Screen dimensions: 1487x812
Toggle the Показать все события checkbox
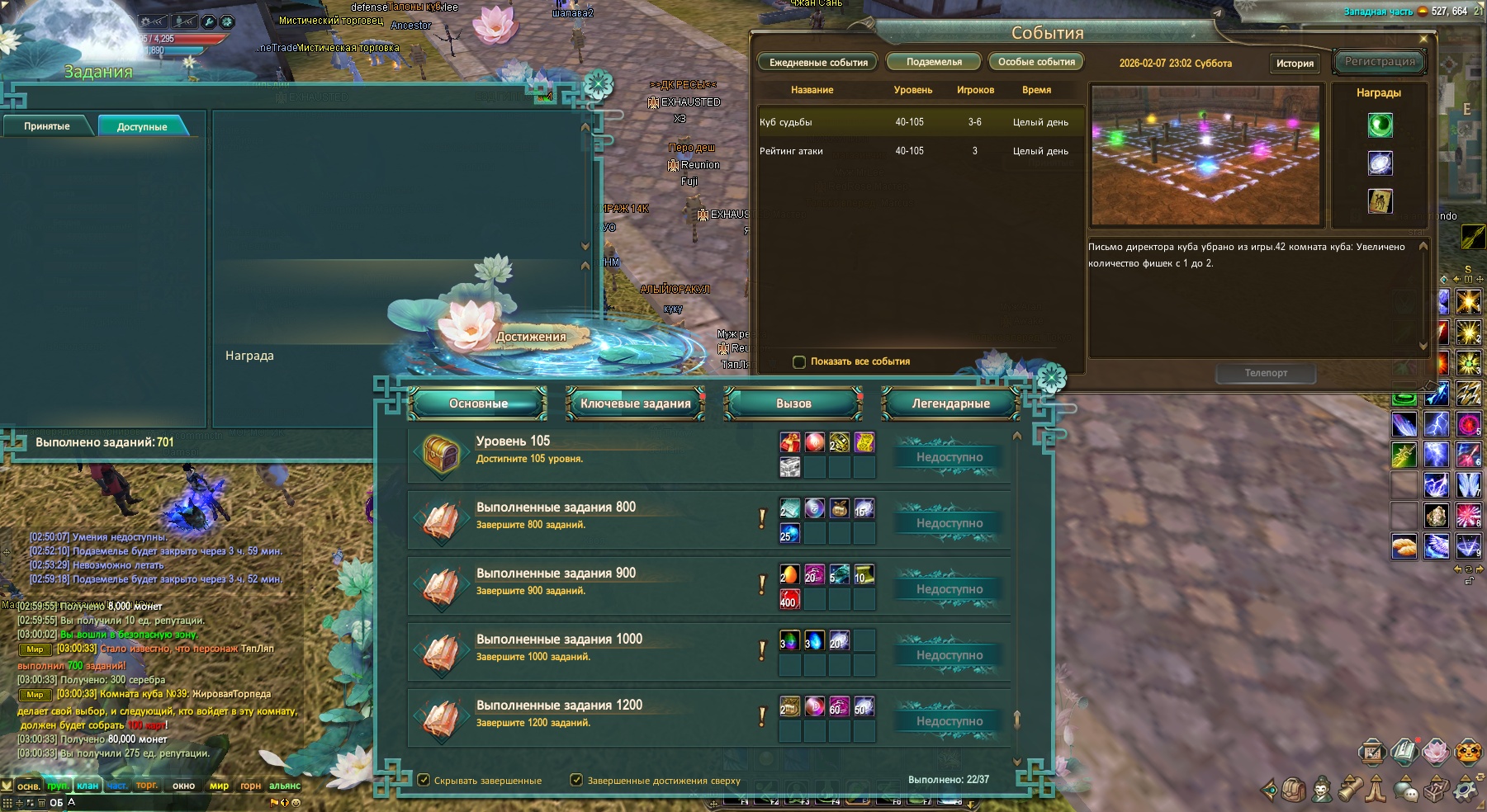pyautogui.click(x=798, y=361)
